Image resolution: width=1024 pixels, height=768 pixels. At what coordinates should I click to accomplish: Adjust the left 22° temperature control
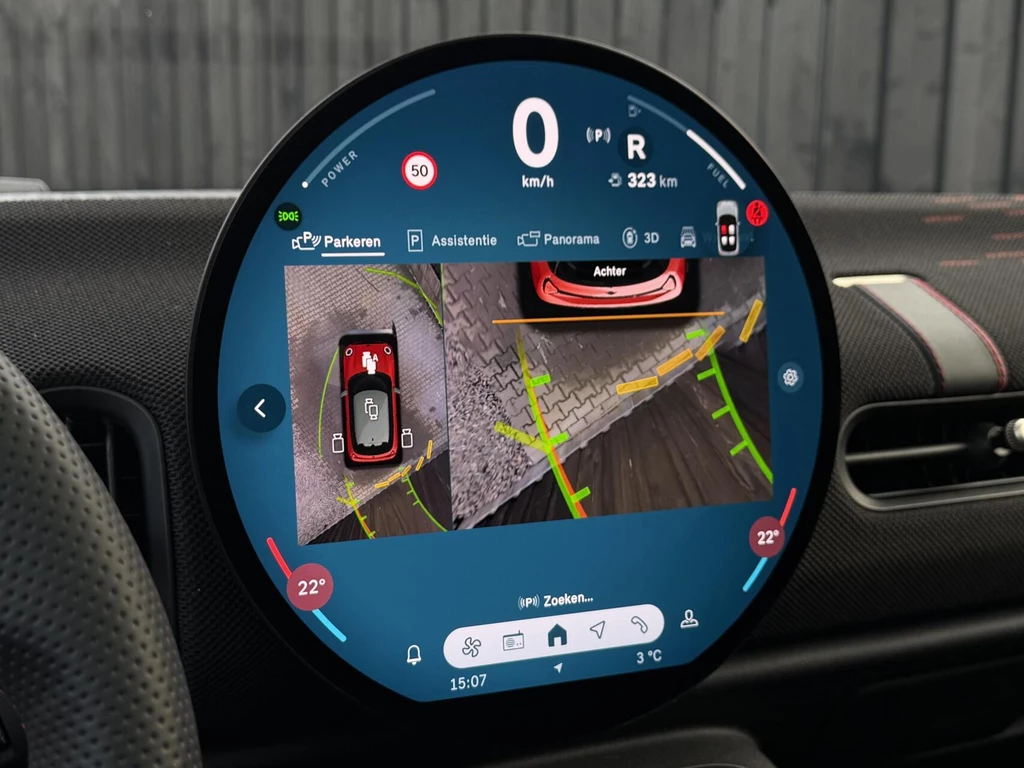coord(310,587)
